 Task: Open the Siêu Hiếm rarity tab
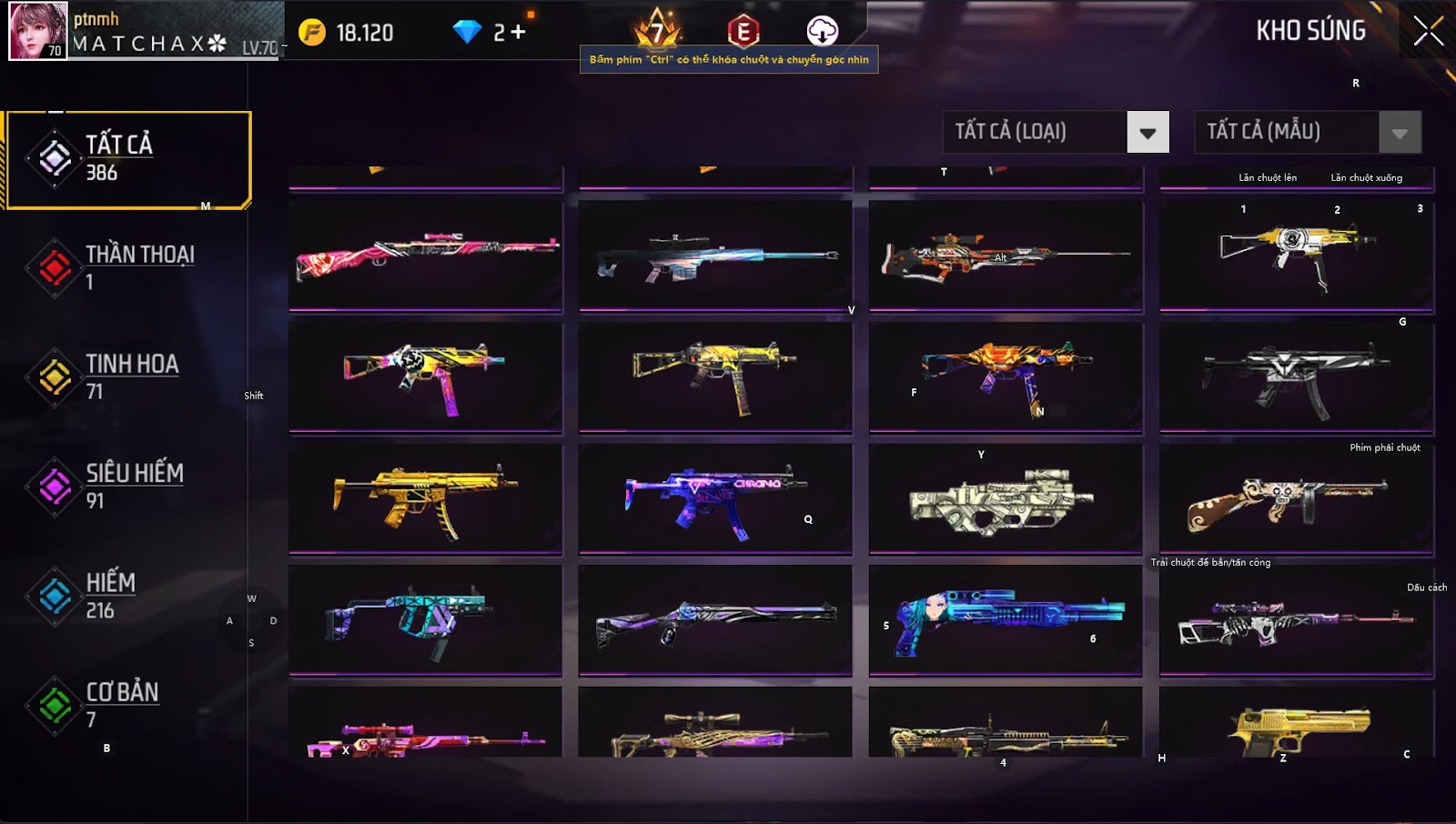(x=127, y=486)
